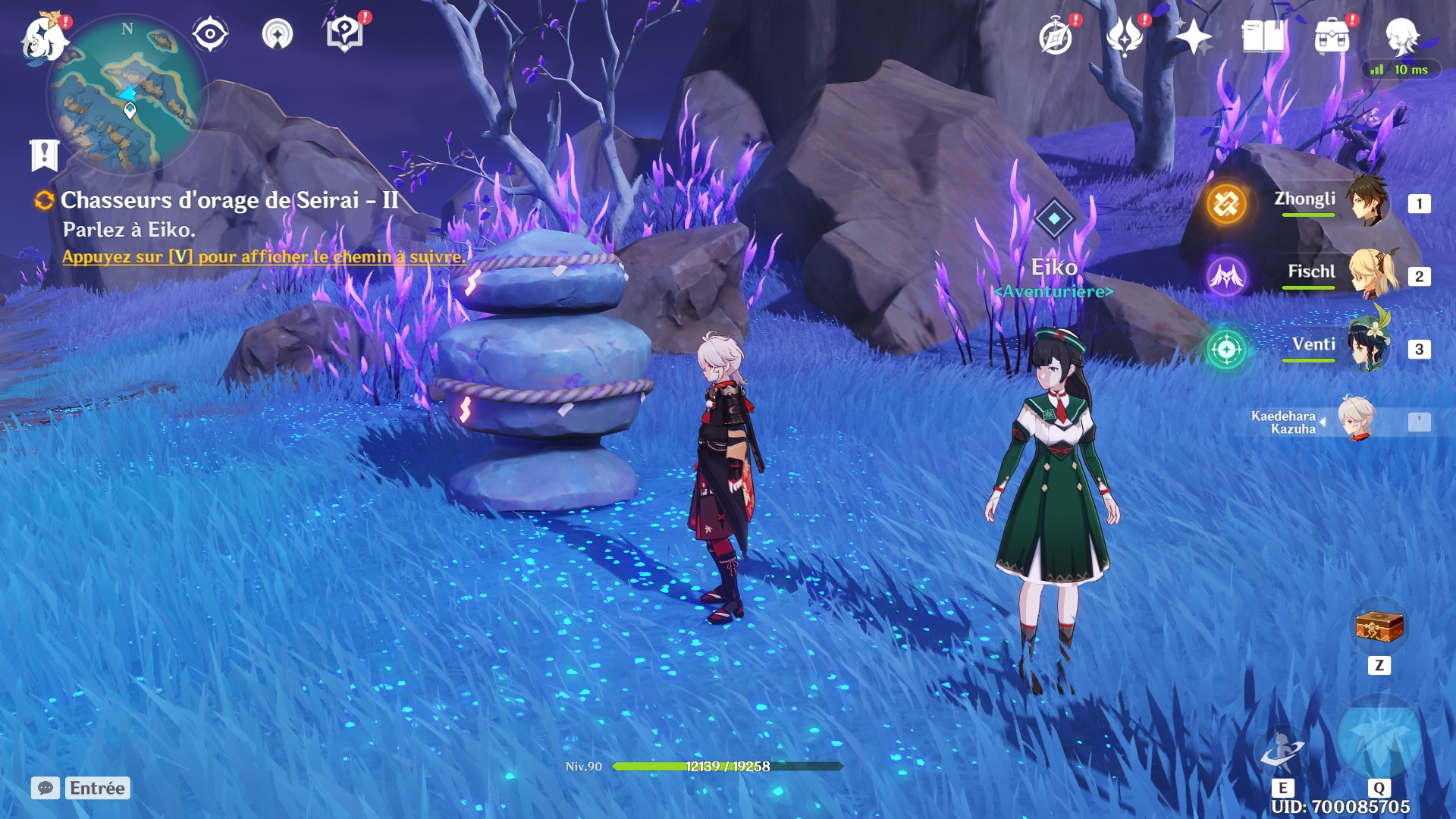
Task: Open the inventory backpack icon
Action: [1332, 36]
